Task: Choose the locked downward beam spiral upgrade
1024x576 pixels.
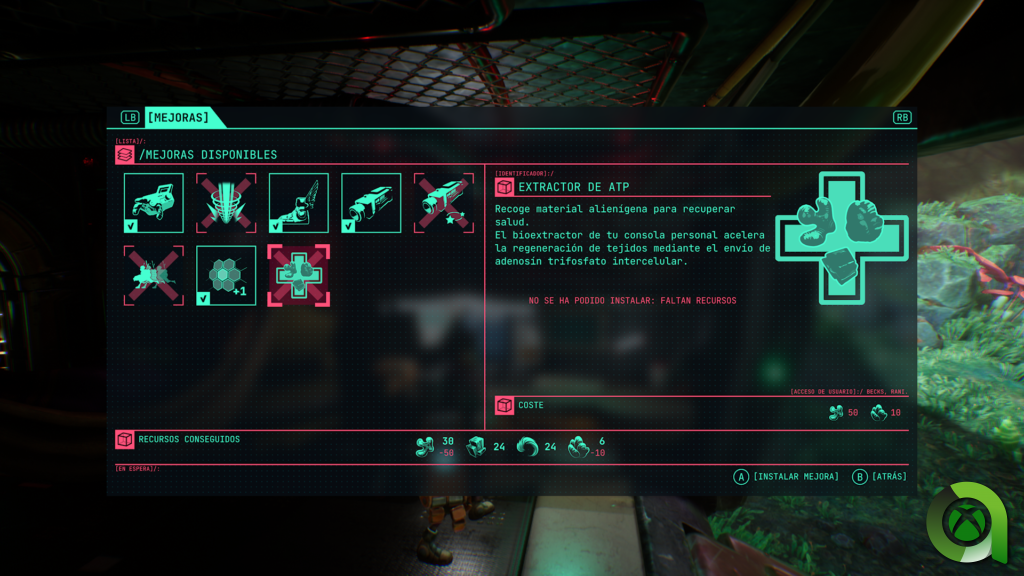Action: tap(226, 203)
